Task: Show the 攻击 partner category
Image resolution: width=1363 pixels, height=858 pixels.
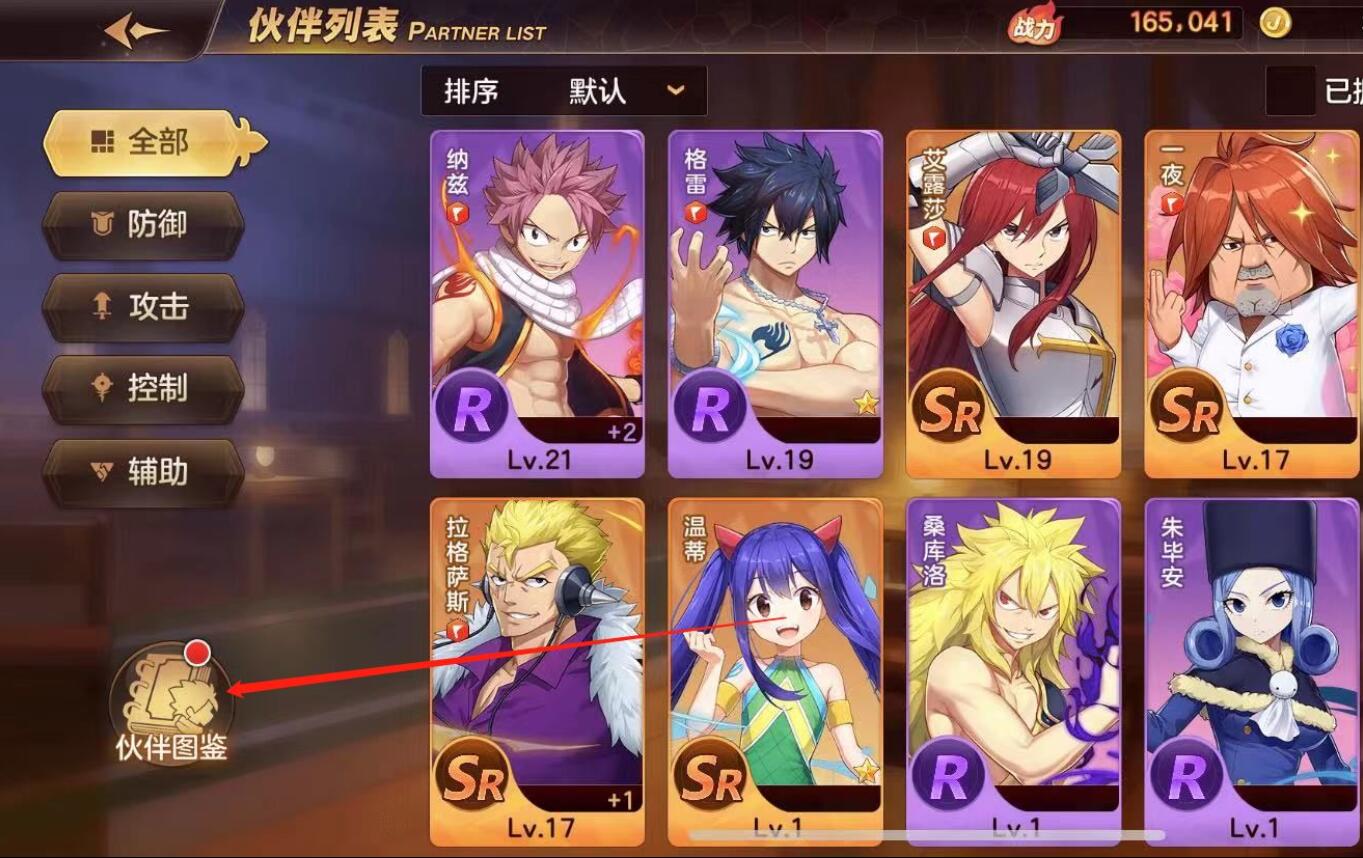Action: coord(144,307)
